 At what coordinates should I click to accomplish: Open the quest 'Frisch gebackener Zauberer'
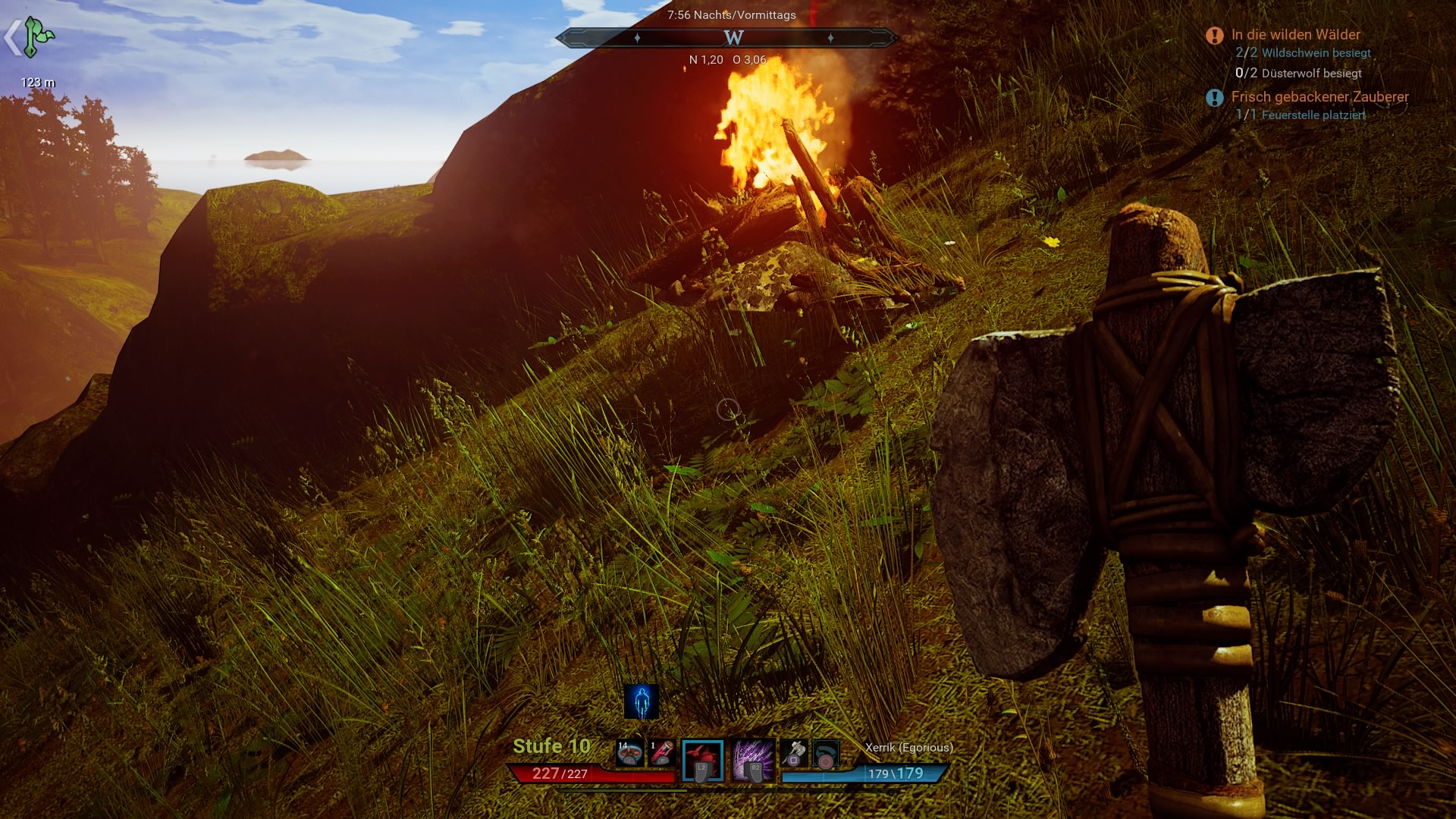[1319, 97]
